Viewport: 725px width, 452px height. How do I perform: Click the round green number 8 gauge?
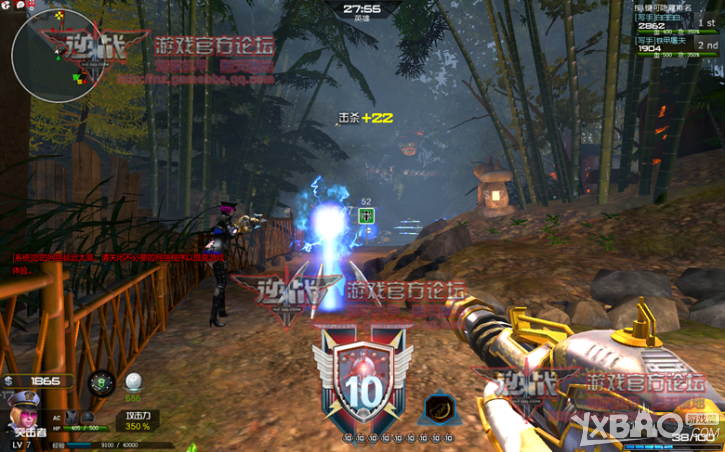pos(101,381)
